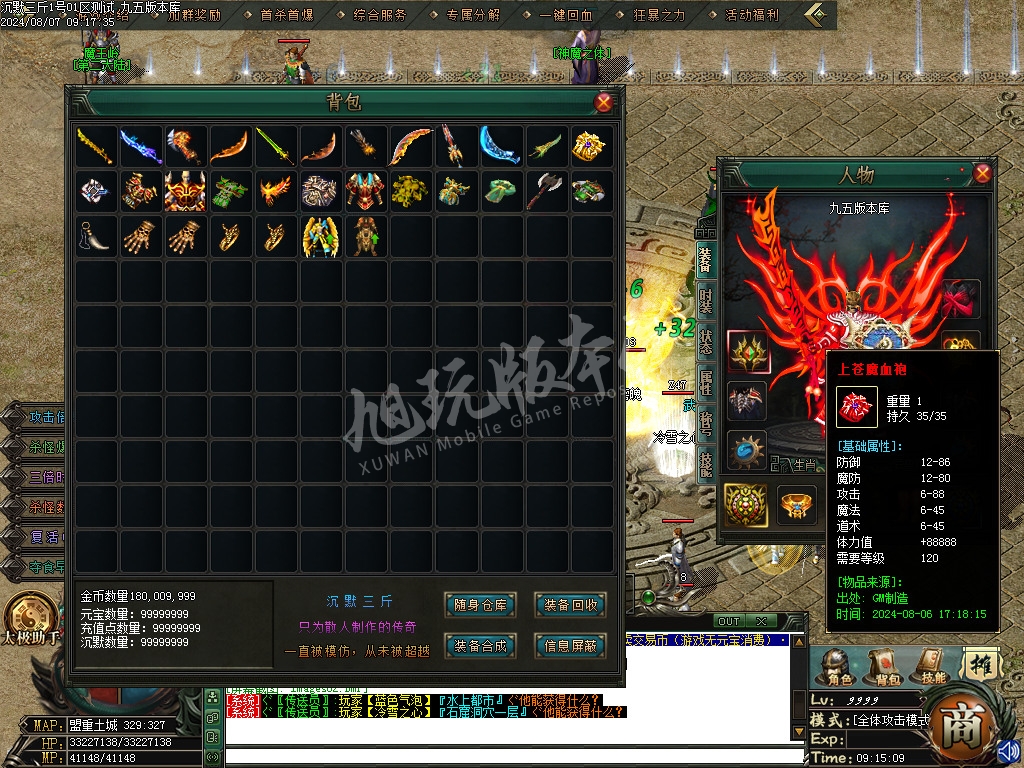Screen dimensions: 1024x768
Task: Close the 背包 inventory window
Action: click(603, 102)
